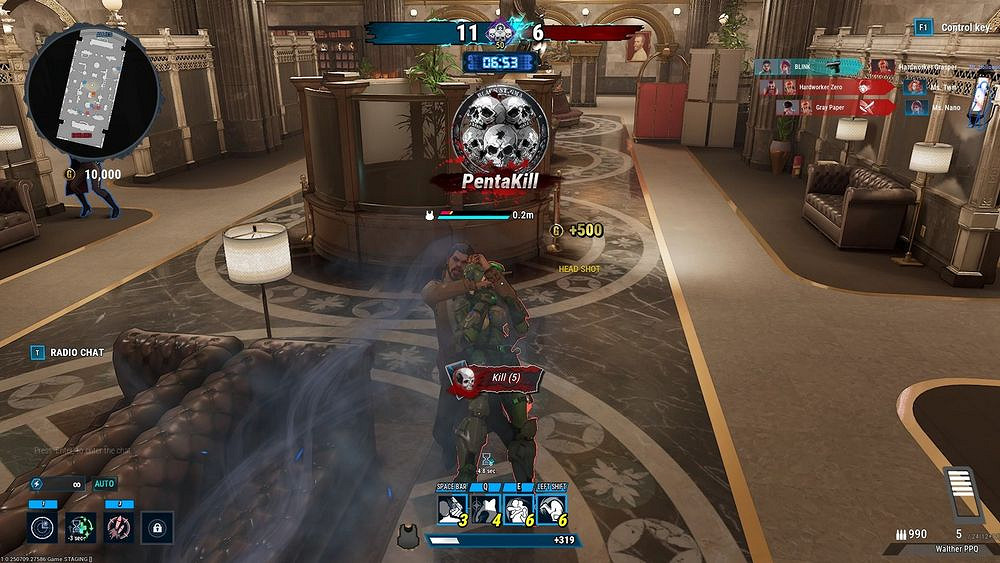The width and height of the screenshot is (1000, 563).
Task: Click the locked perk slot
Action: pos(157,526)
